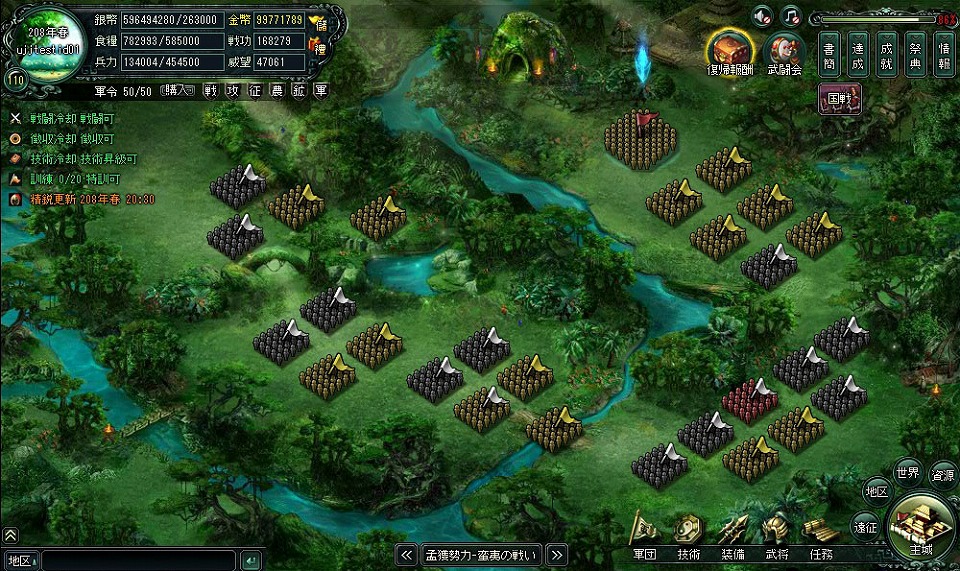The image size is (960, 571).
Task: Open the 復帰報酬 treasure chest reward
Action: (730, 49)
